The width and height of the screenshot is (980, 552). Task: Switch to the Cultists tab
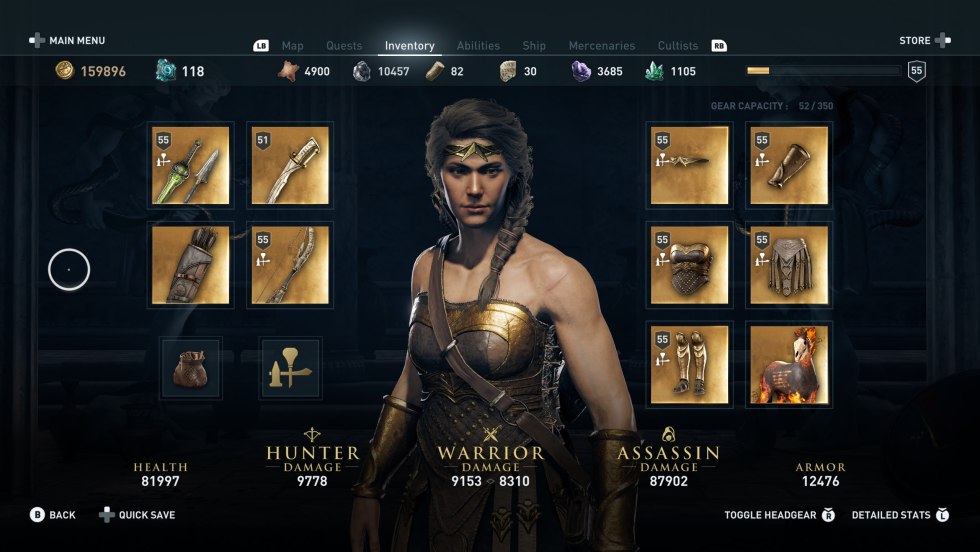point(678,46)
